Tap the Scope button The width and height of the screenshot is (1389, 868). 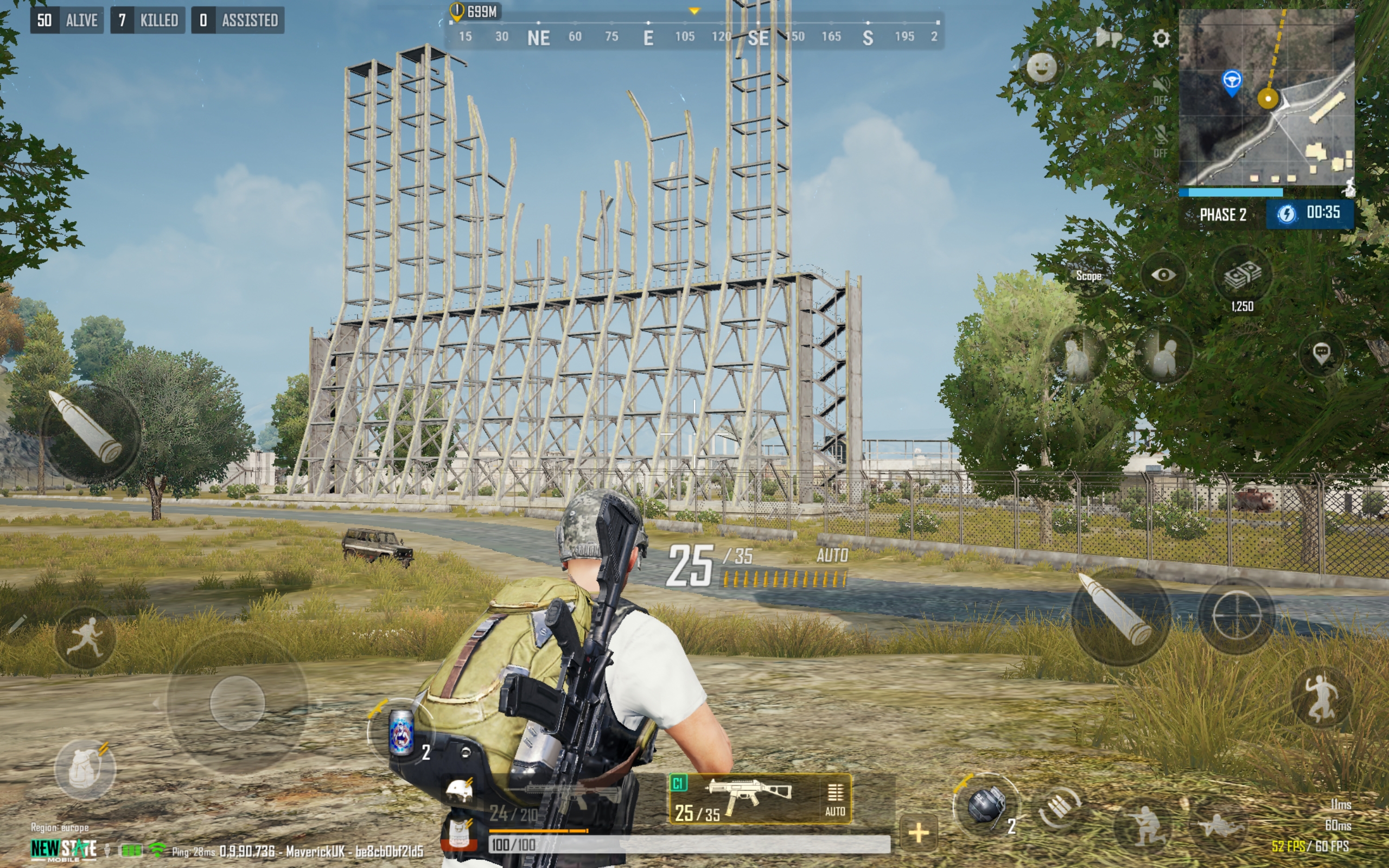point(1088,276)
